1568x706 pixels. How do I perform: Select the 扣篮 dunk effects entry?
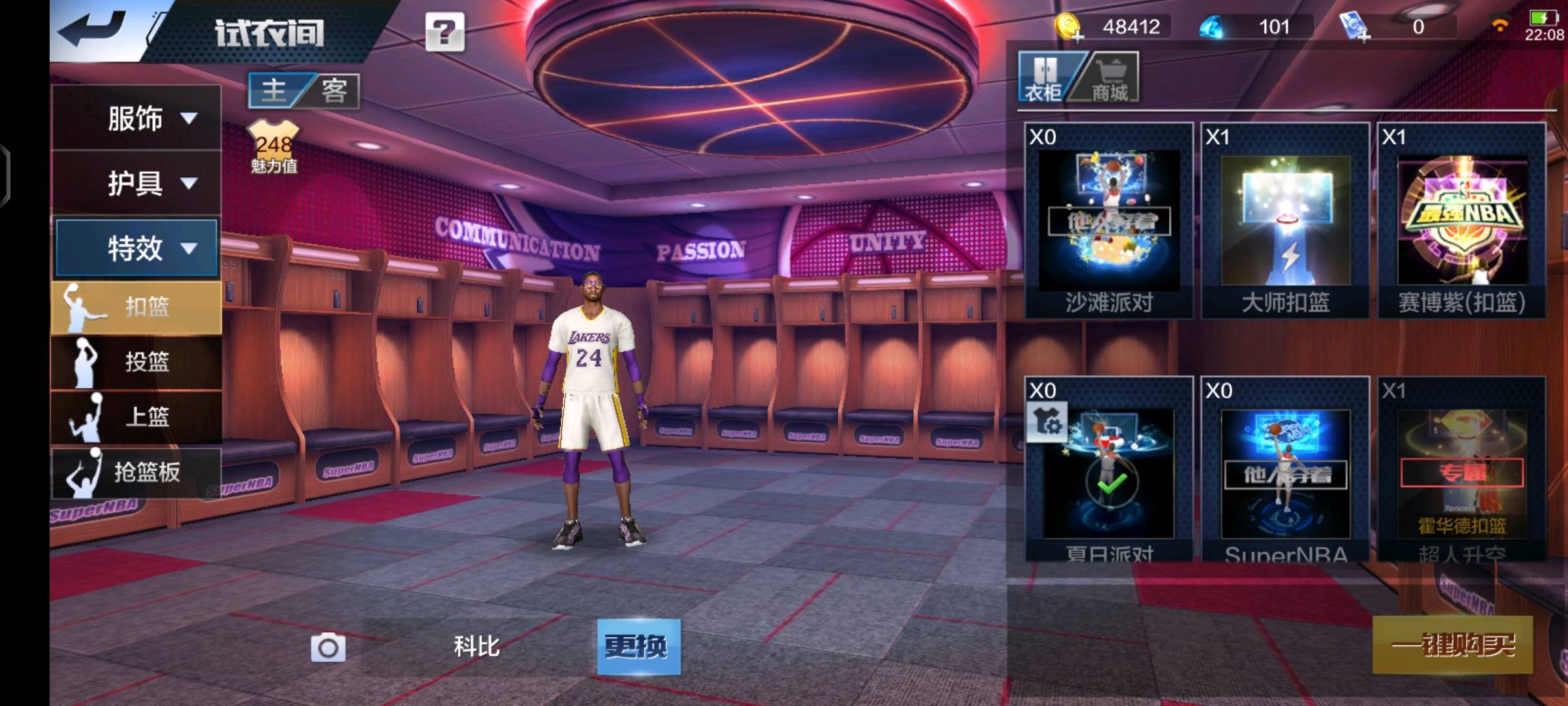136,307
